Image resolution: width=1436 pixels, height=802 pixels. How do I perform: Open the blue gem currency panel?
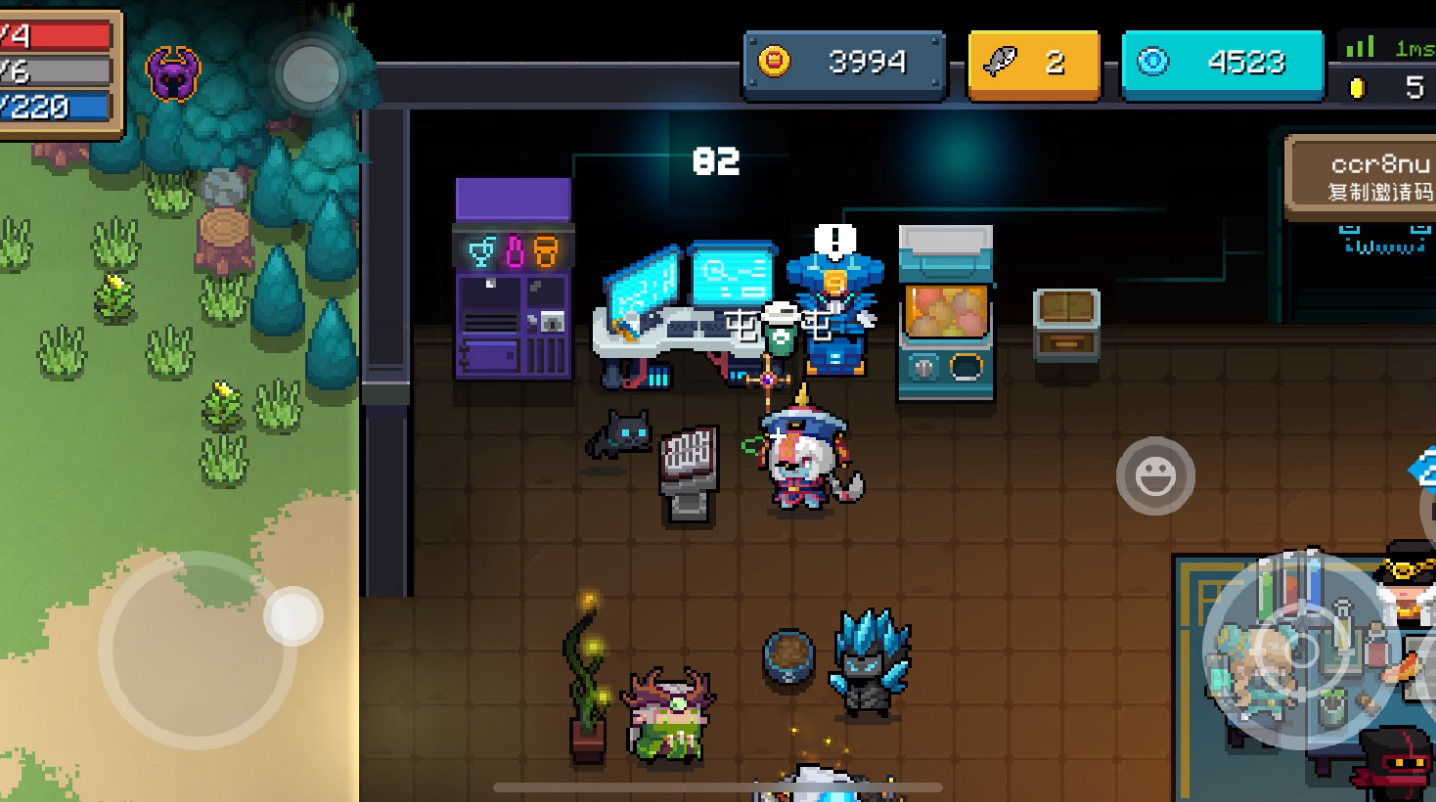(x=1222, y=63)
